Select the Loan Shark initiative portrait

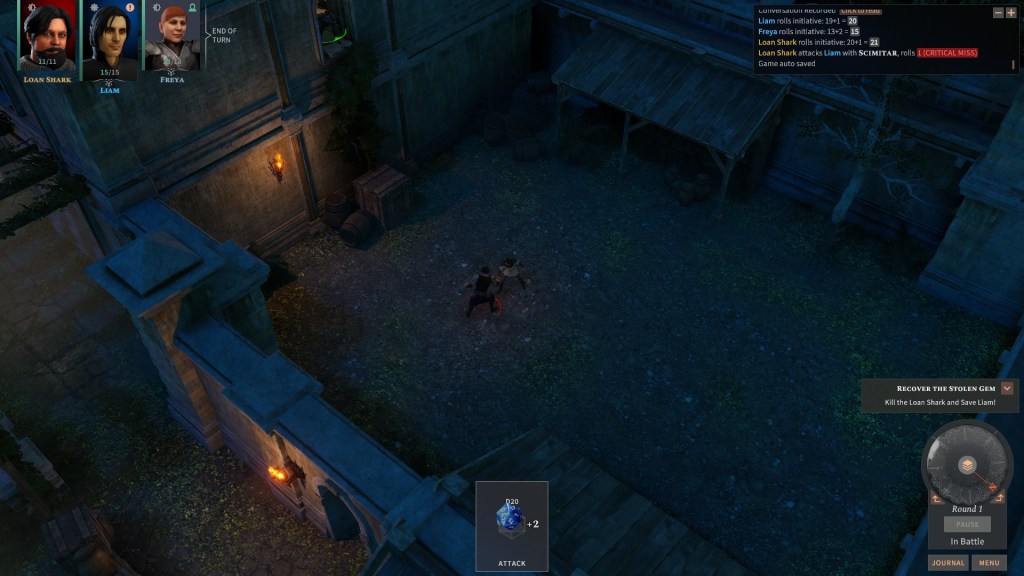47,38
